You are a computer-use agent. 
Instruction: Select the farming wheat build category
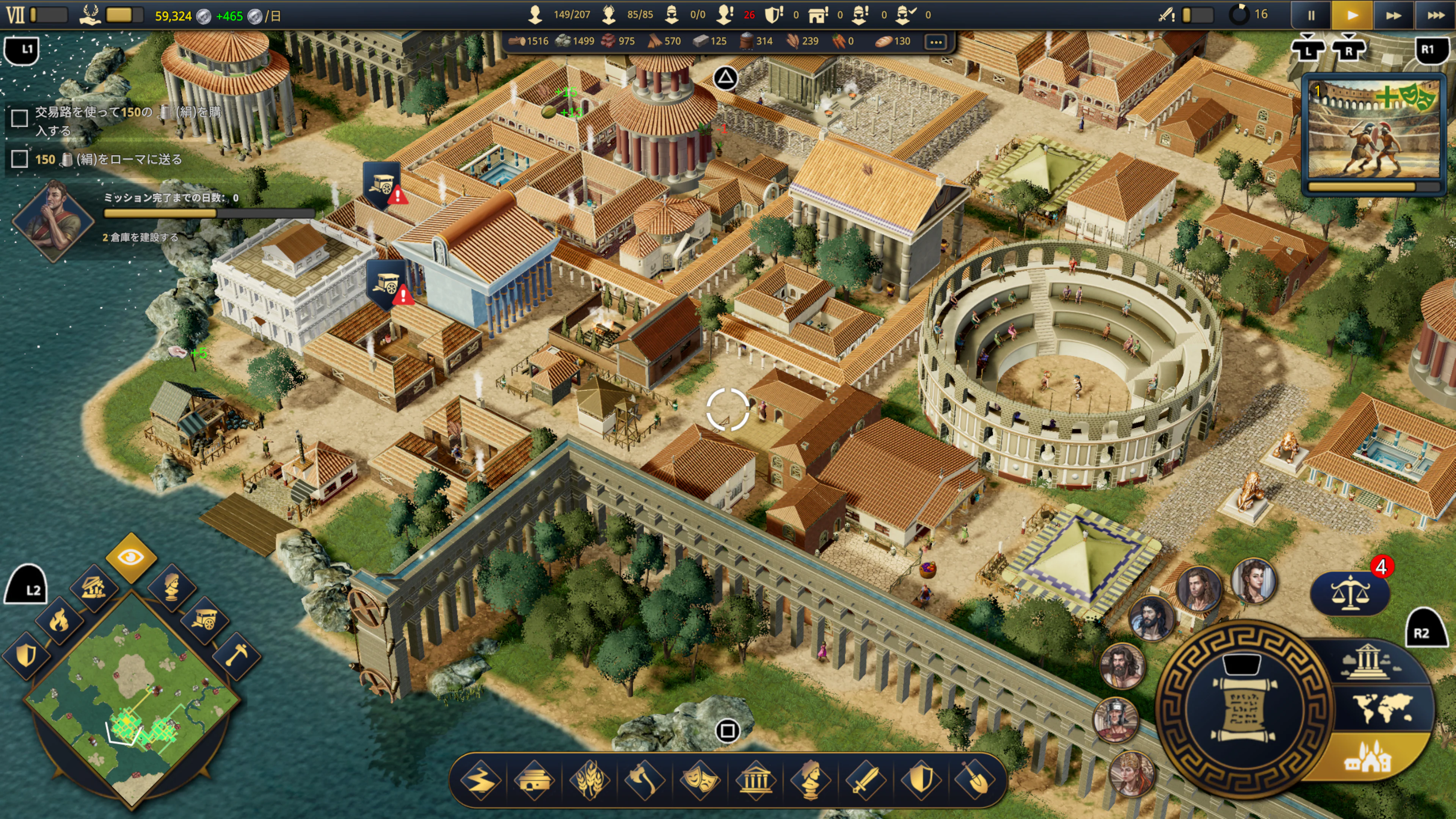point(590,781)
